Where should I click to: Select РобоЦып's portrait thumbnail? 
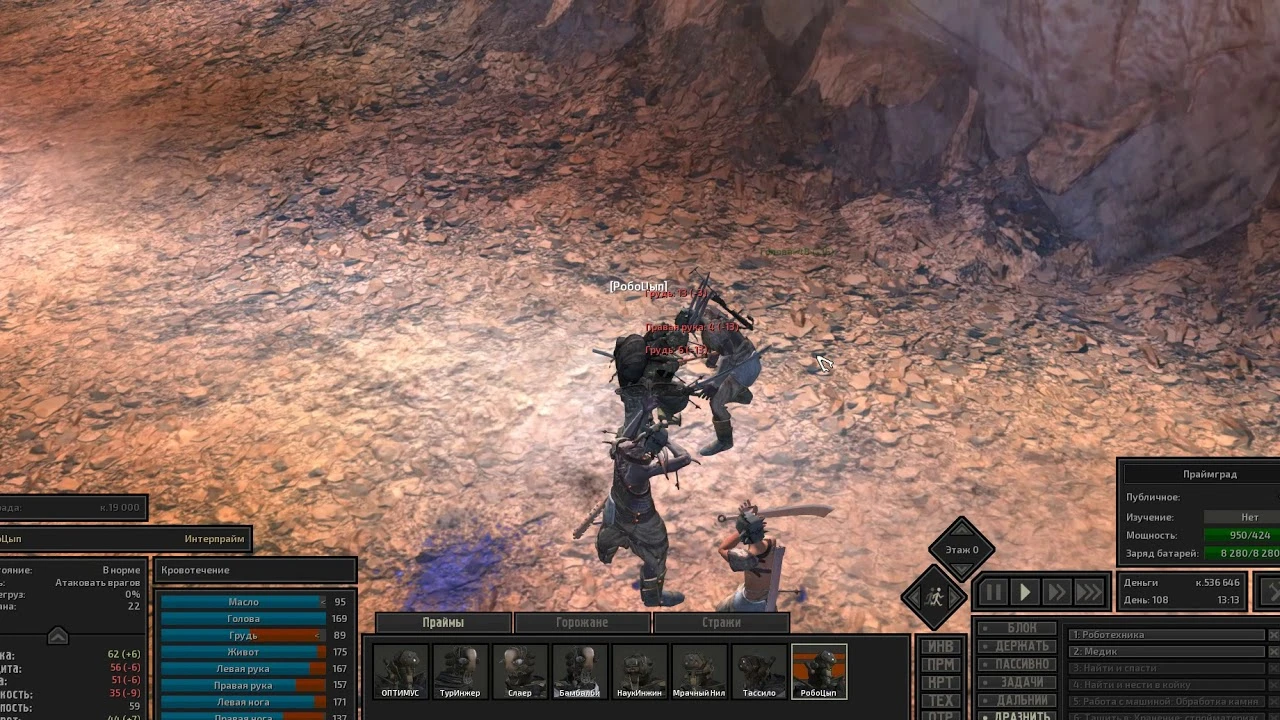point(820,671)
